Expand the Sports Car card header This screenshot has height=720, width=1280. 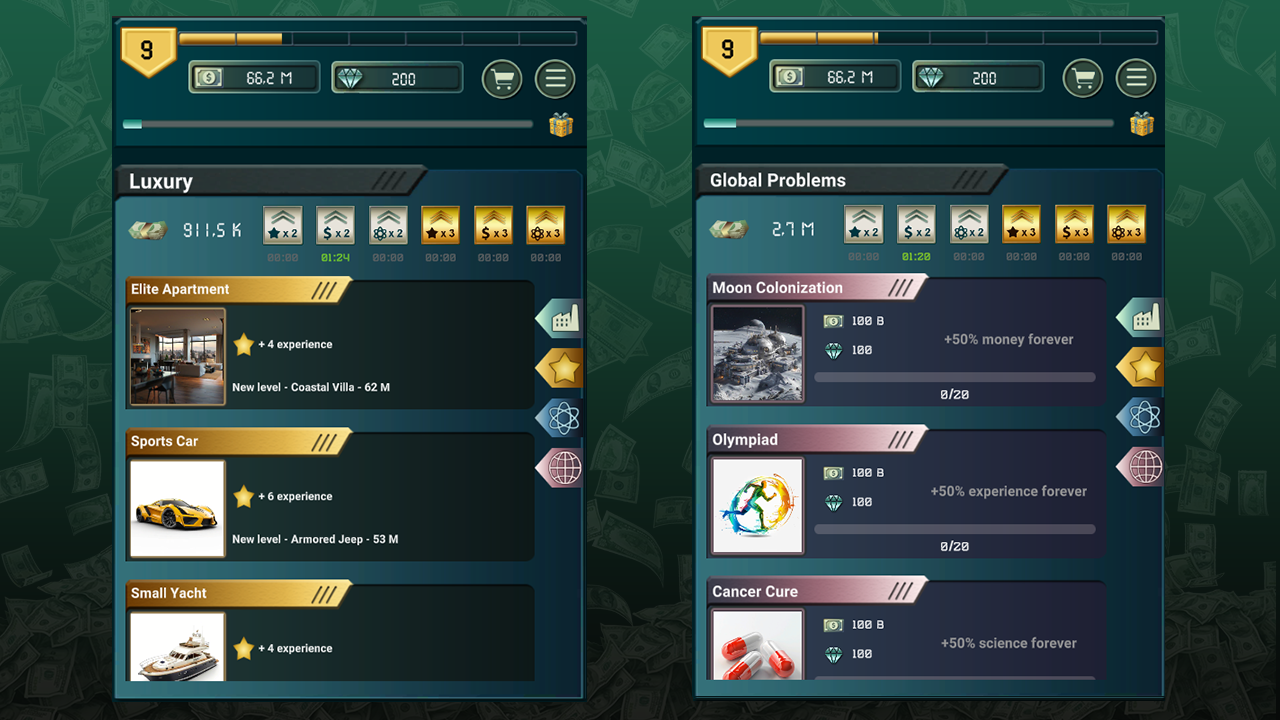coord(230,441)
